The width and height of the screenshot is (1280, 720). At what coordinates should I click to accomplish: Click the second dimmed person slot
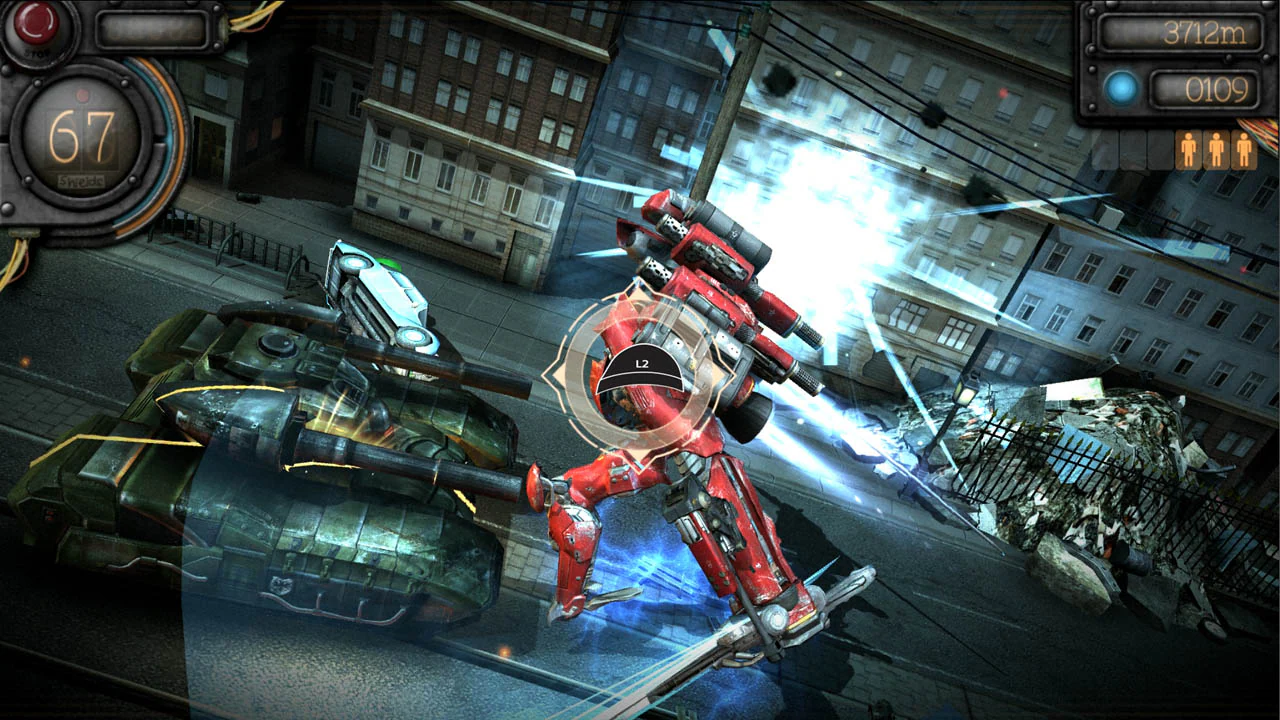tap(1131, 150)
